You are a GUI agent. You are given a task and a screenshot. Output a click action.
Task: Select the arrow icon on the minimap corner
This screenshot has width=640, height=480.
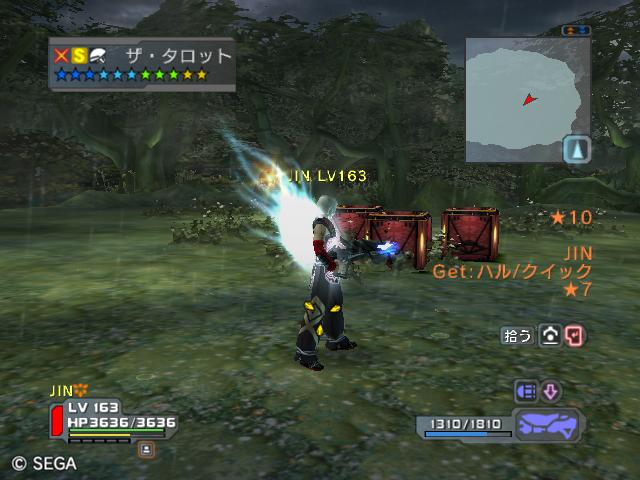[578, 150]
